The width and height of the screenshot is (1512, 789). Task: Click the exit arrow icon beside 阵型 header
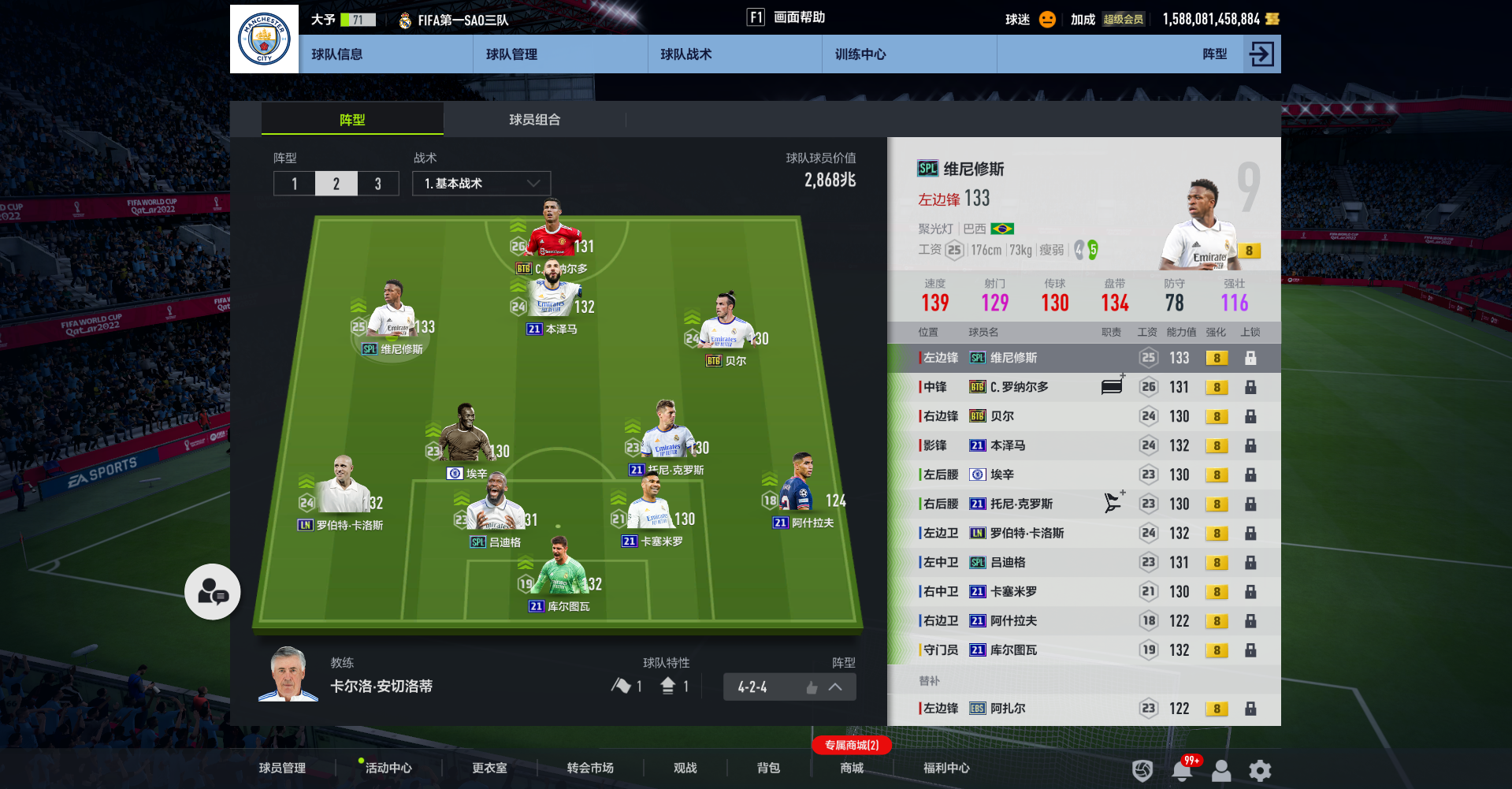(x=1261, y=54)
